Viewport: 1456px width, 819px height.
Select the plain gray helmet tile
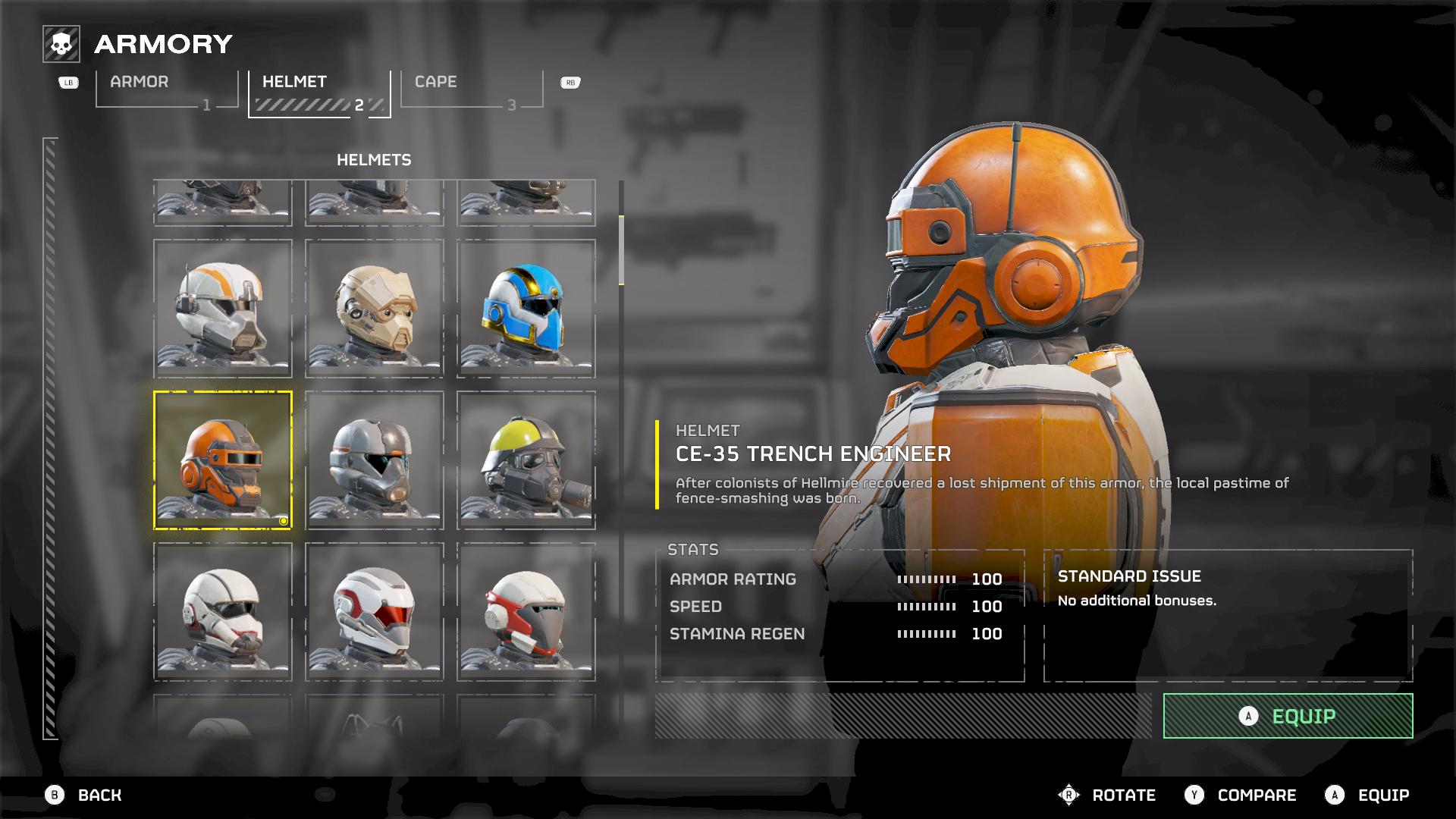pyautogui.click(x=375, y=460)
